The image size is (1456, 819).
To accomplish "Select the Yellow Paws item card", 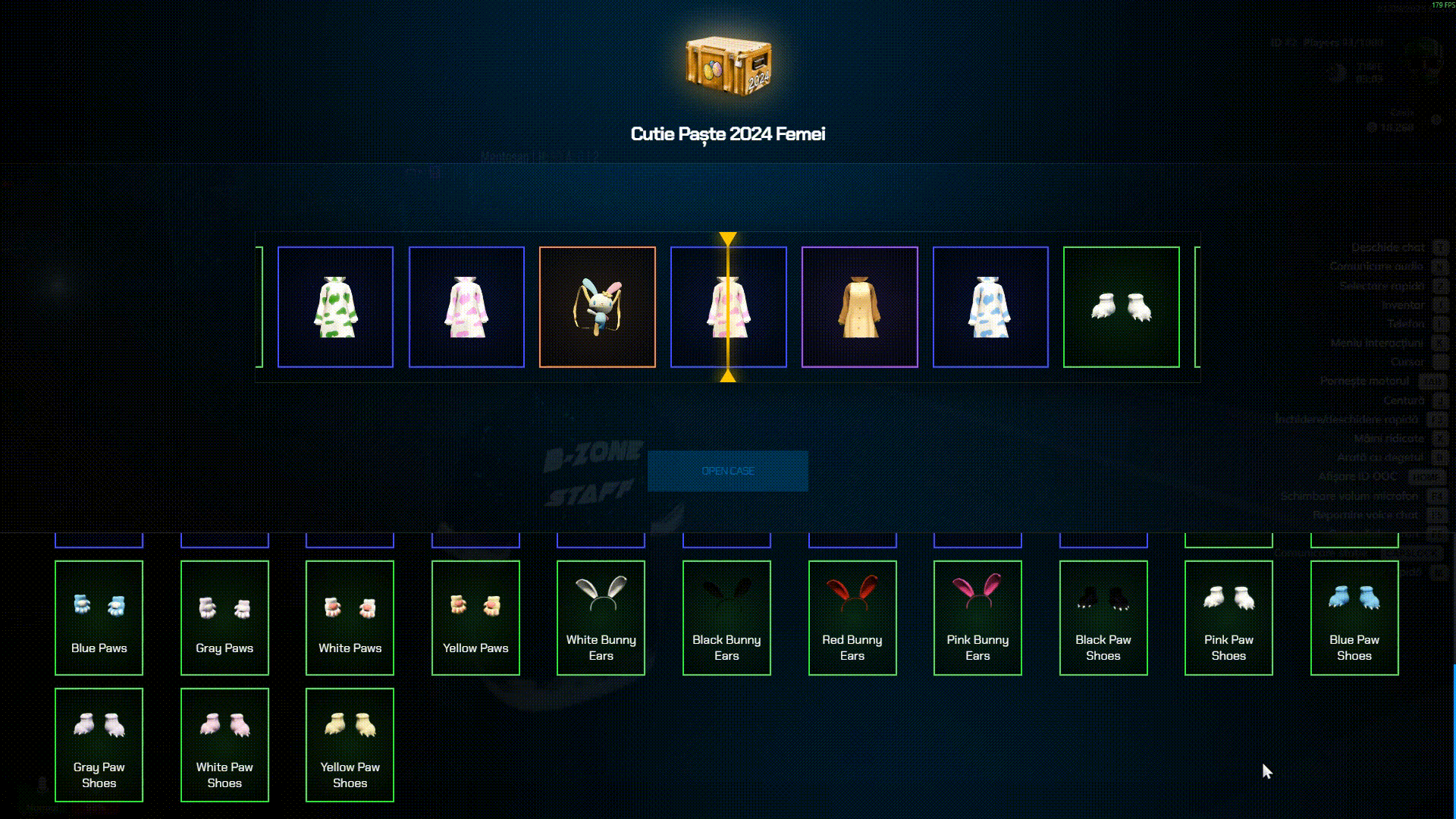I will click(x=475, y=617).
